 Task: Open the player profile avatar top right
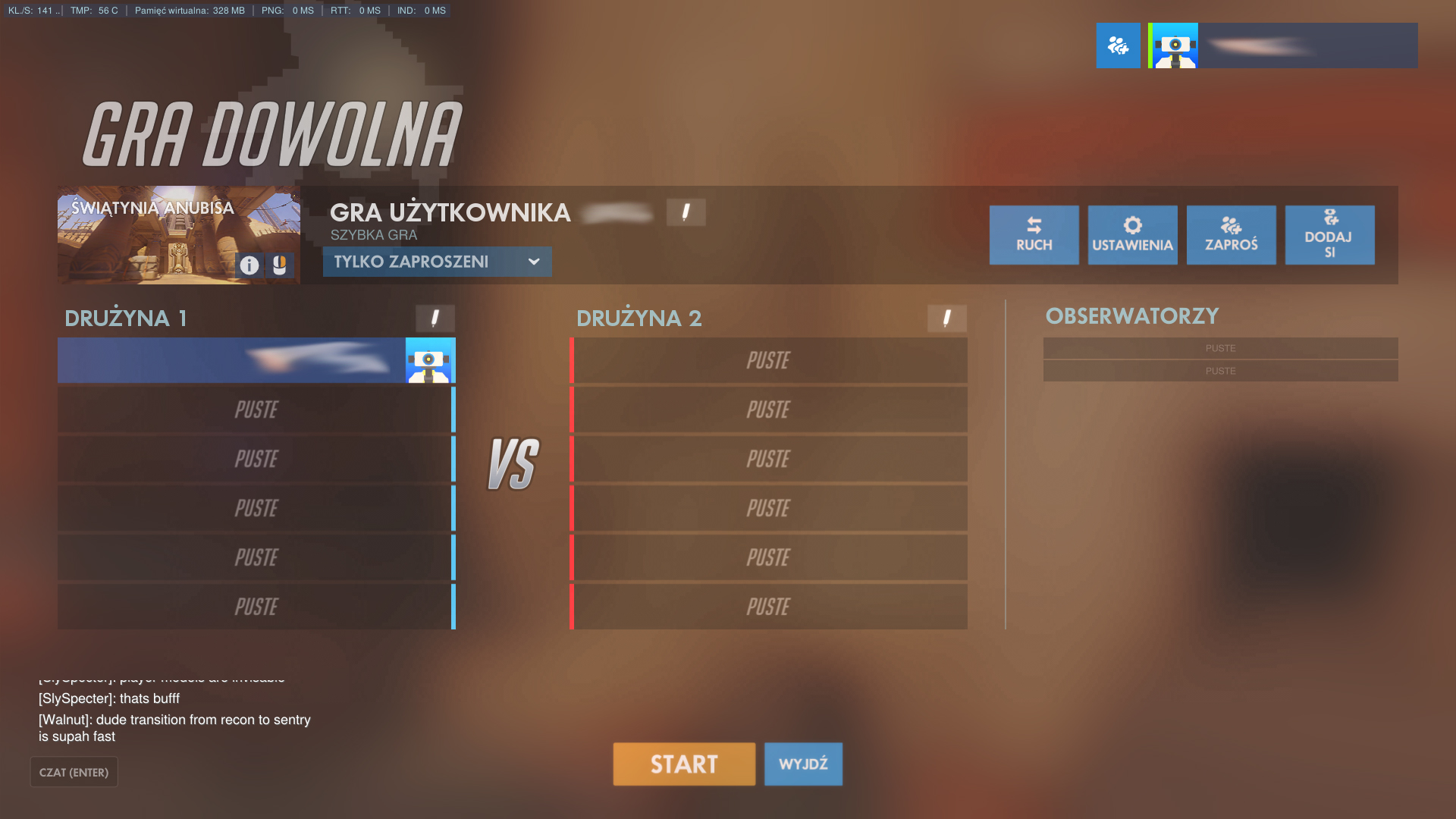(1175, 45)
